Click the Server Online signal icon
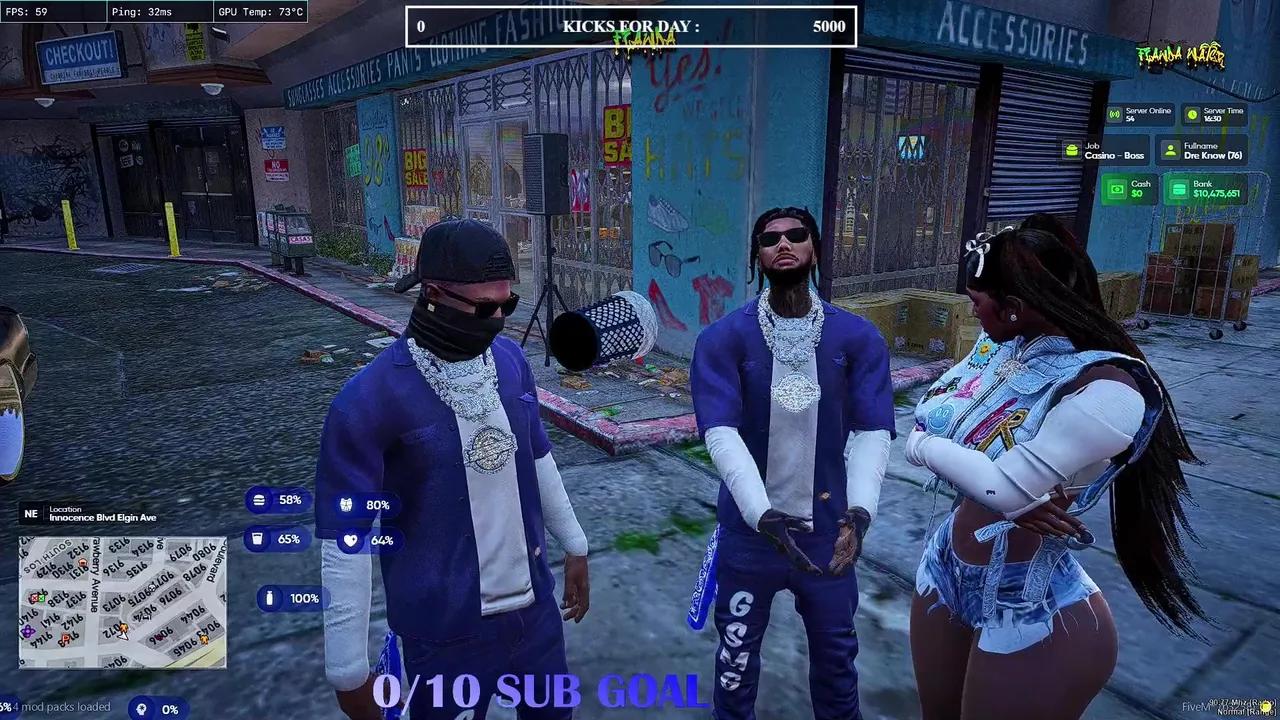Screen dimensions: 1280x720 click(x=1114, y=114)
